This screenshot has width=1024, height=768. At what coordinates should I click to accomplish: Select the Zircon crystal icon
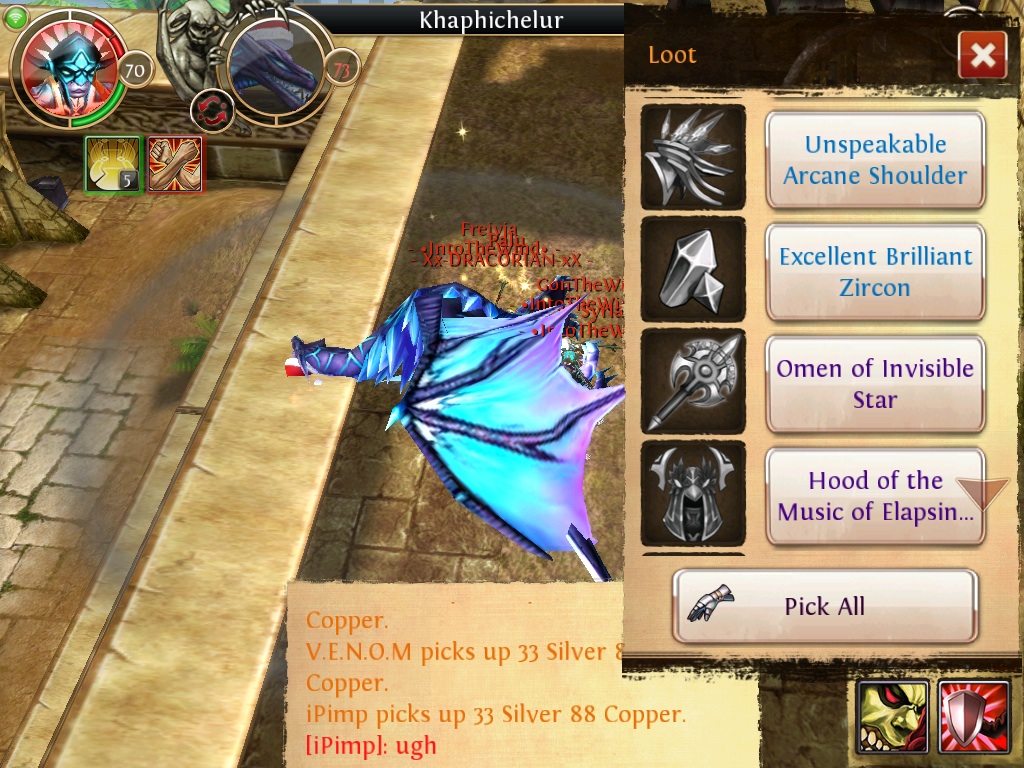coord(692,270)
